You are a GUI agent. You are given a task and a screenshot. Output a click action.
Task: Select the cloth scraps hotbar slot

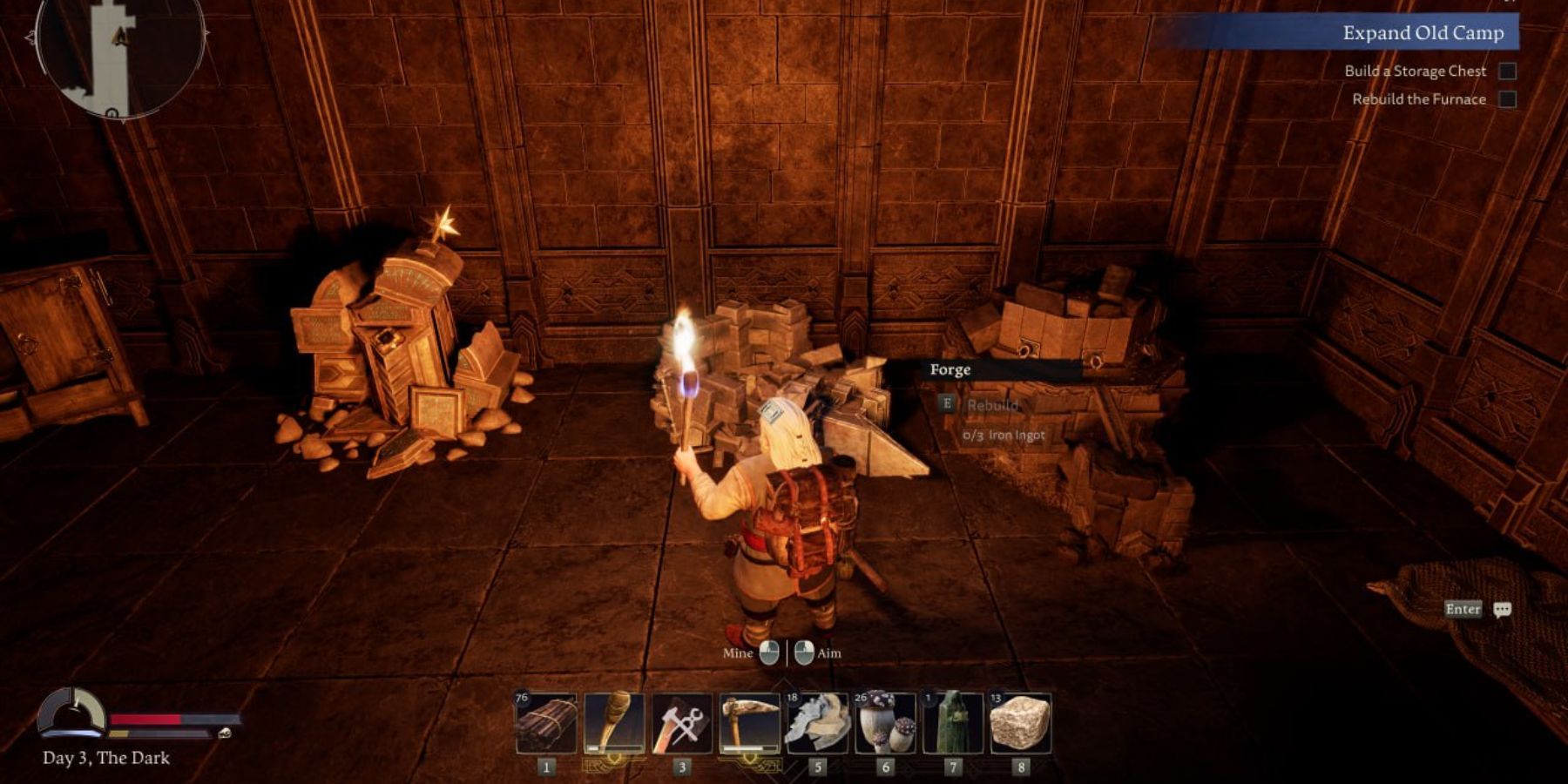coord(817,722)
